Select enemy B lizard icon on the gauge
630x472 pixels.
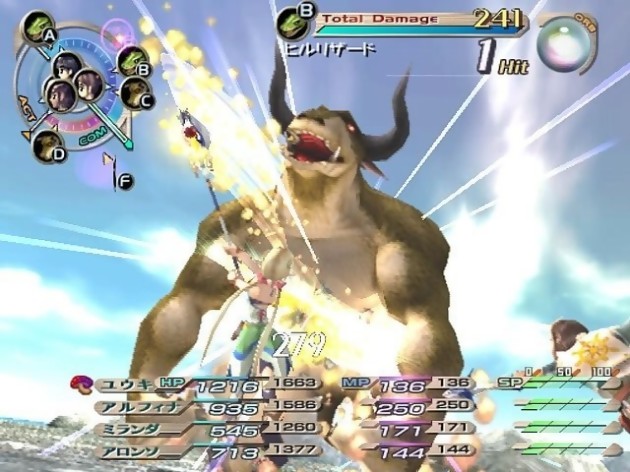click(x=130, y=60)
